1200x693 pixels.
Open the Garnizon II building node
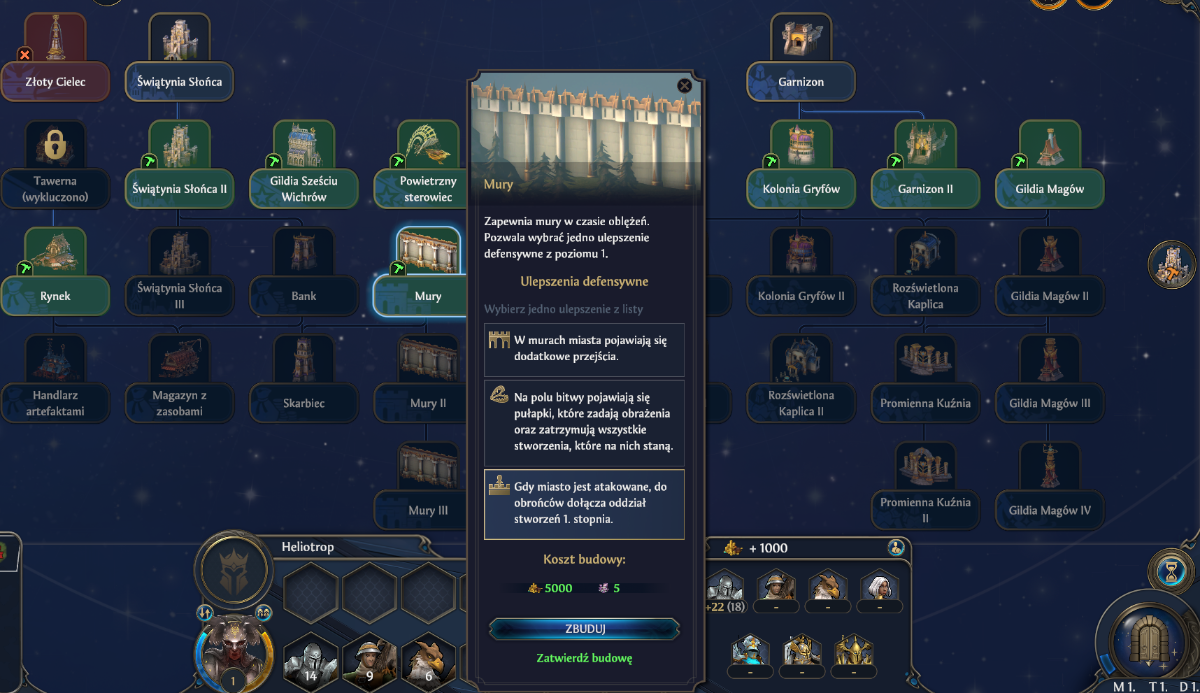coord(925,188)
